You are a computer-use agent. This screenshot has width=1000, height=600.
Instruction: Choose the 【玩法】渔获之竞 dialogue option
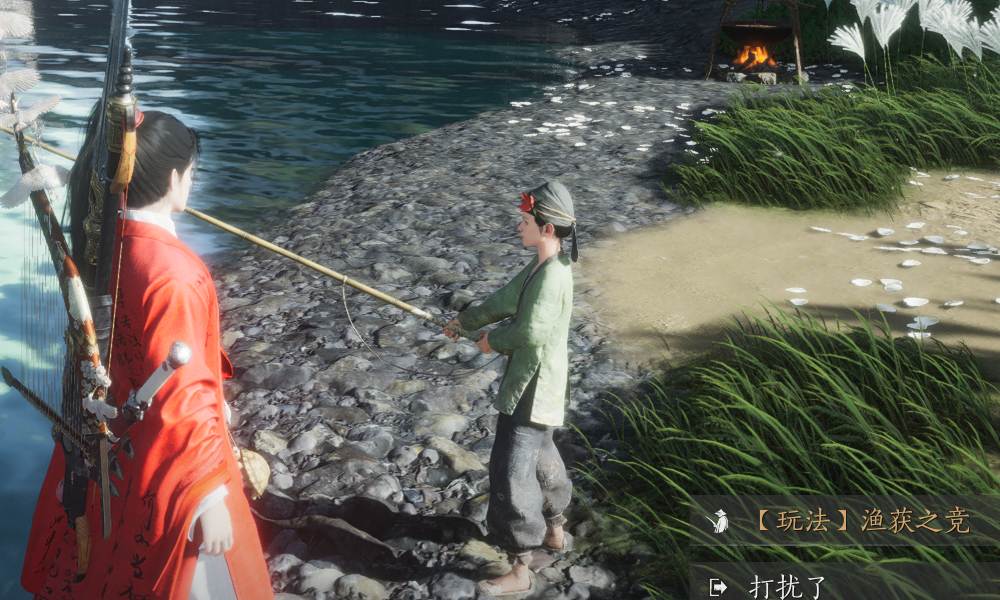pyautogui.click(x=858, y=521)
